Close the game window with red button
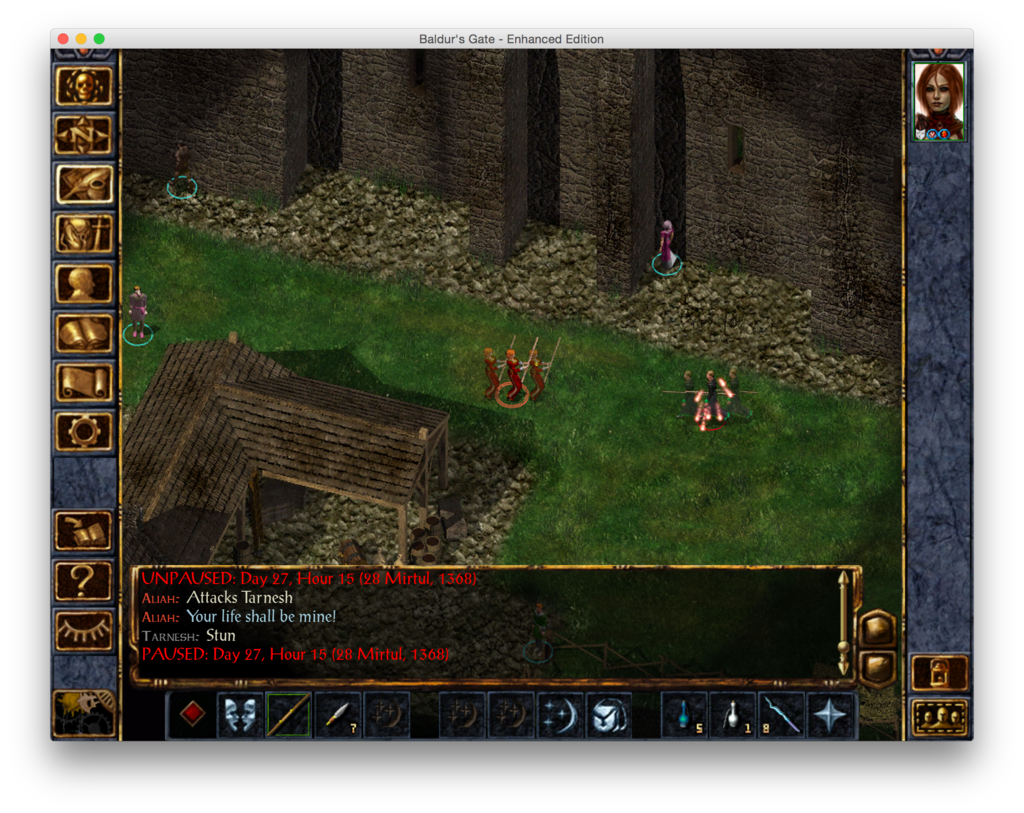The height and width of the screenshot is (813, 1024). coord(63,39)
